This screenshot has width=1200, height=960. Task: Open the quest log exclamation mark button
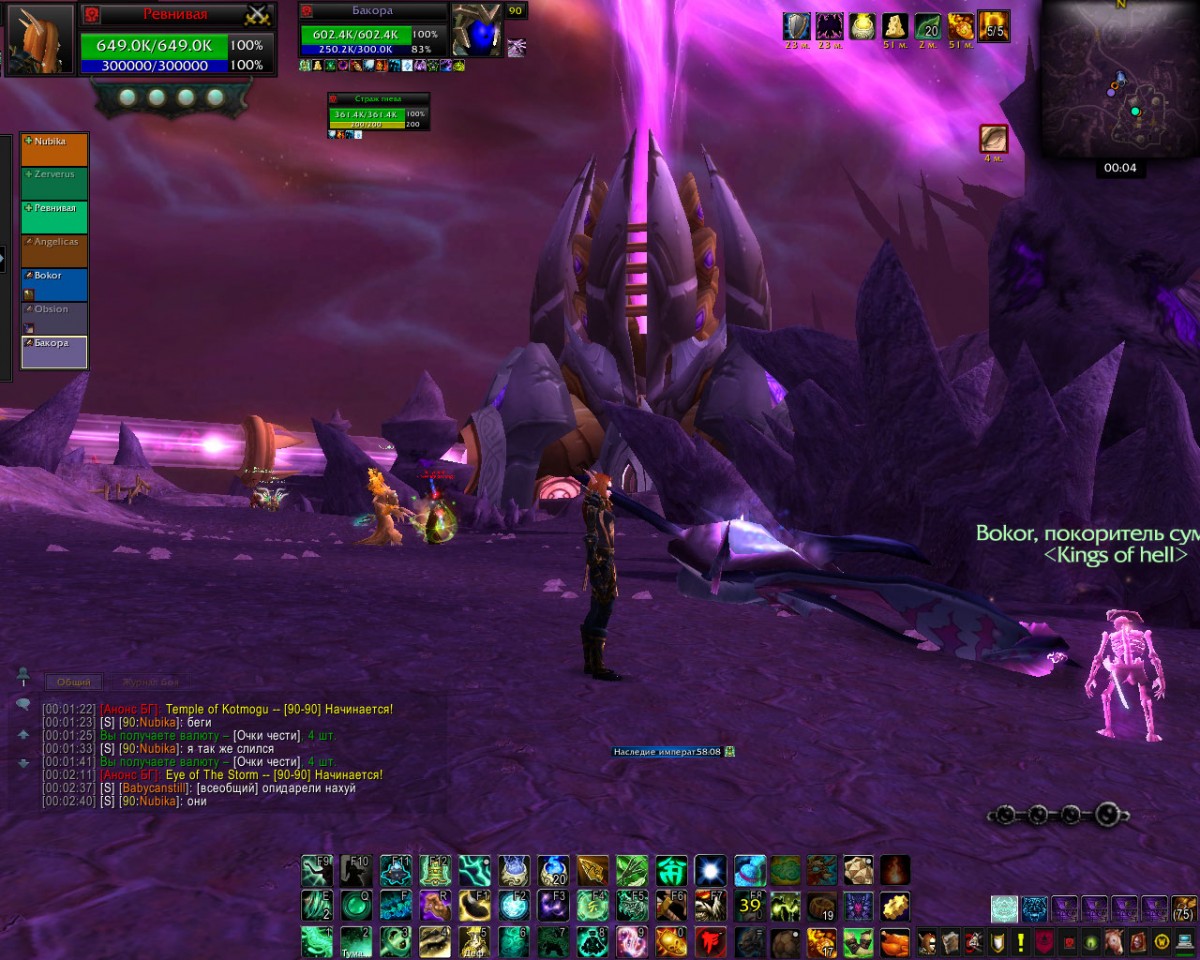coord(1019,942)
